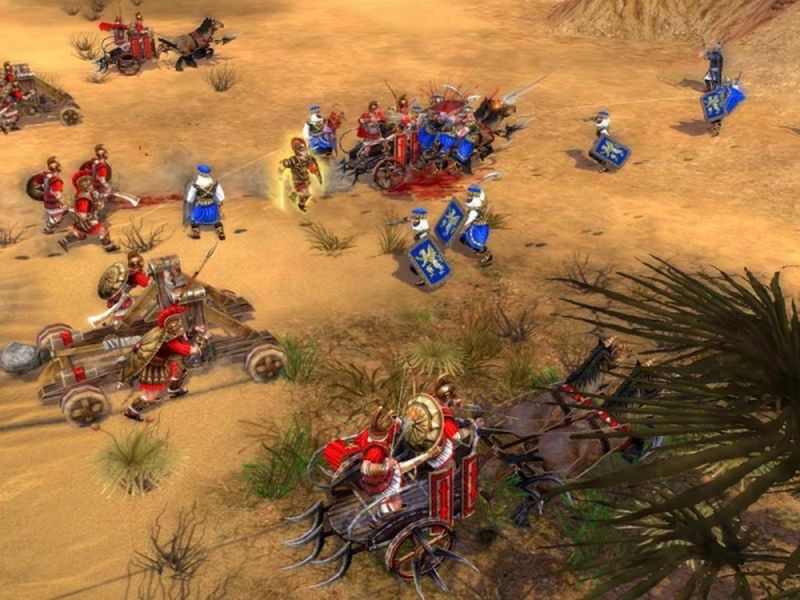The height and width of the screenshot is (600, 800).
Task: Select the hero unit with the yellow glow
Action: [x=299, y=174]
